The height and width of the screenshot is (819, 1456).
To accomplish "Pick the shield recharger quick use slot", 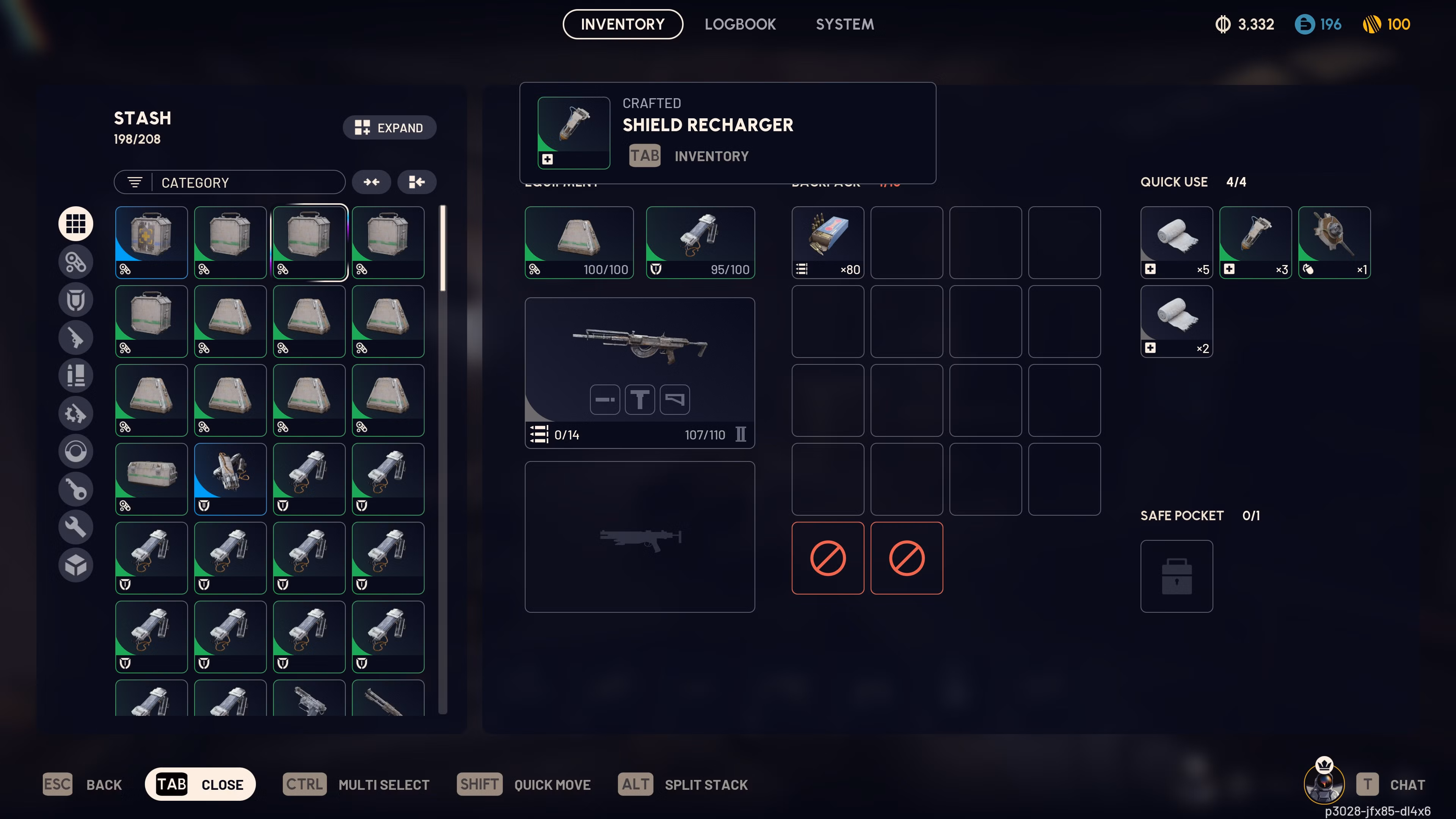I will coord(1255,243).
